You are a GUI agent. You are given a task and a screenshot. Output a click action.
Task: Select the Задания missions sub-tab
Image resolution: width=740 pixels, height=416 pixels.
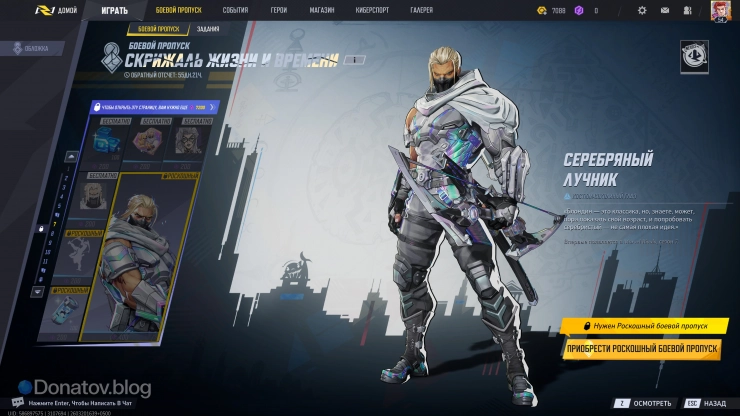pyautogui.click(x=208, y=30)
